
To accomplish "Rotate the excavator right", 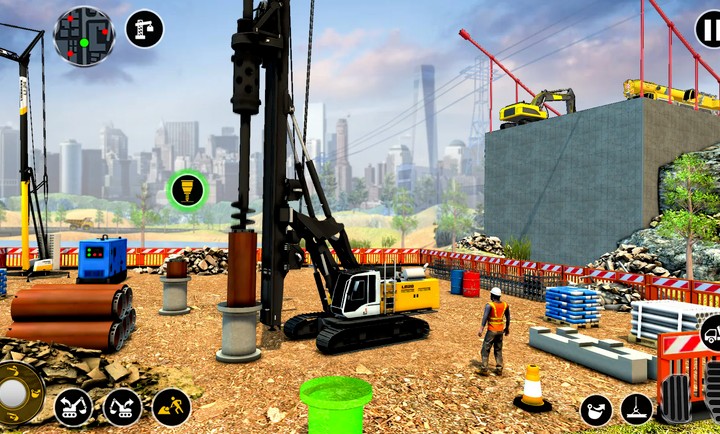I will pos(122,406).
